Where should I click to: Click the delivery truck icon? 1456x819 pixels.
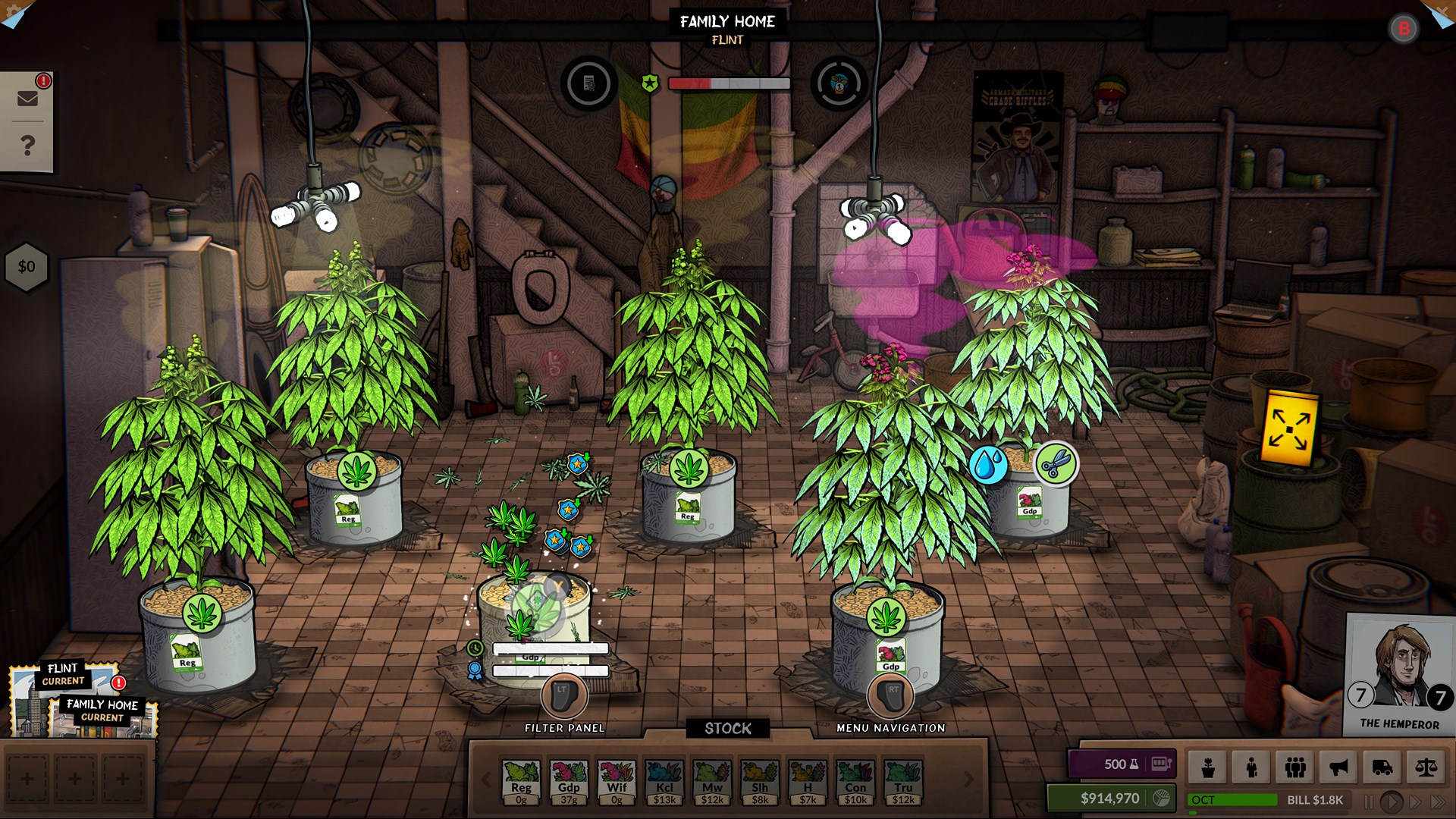point(1385,767)
